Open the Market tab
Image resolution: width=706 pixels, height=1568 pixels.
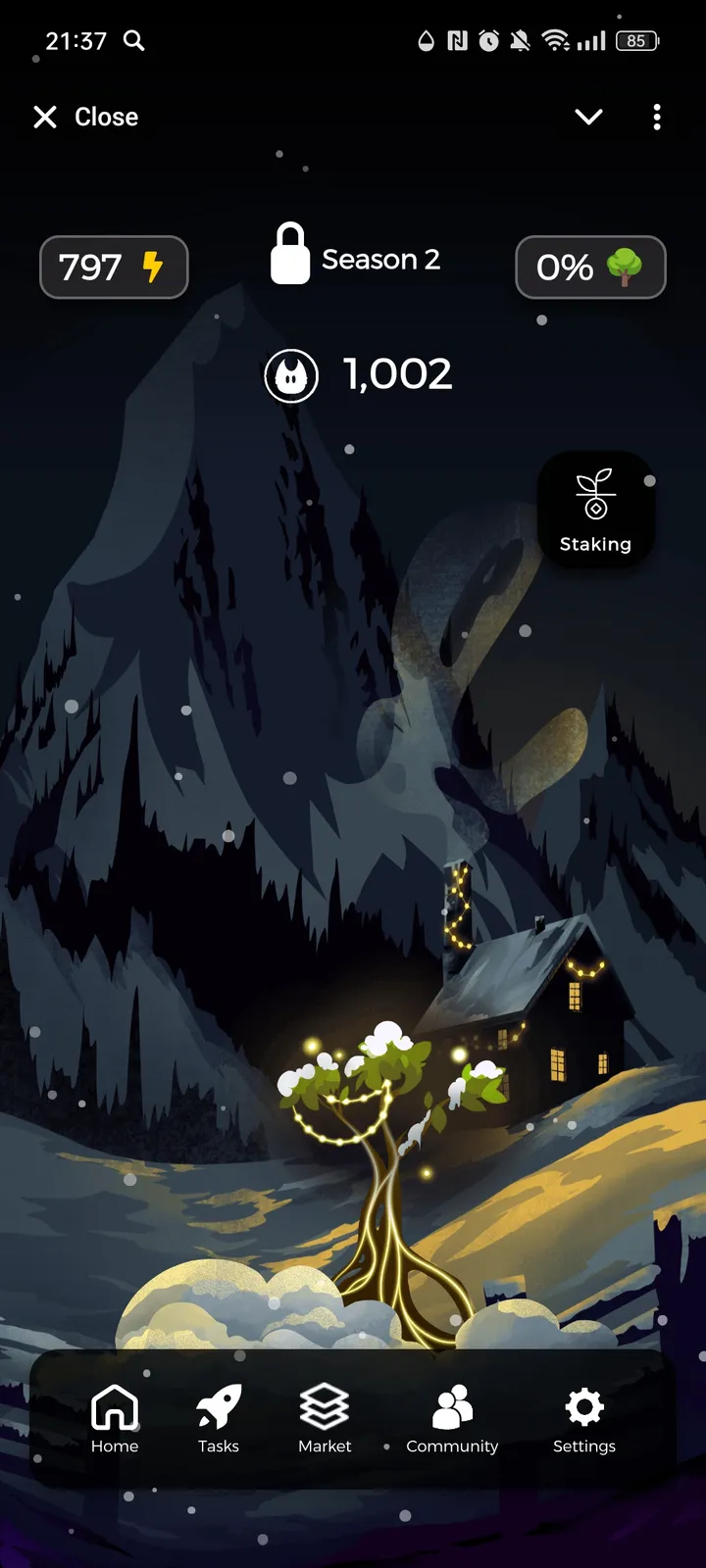pos(325,1418)
